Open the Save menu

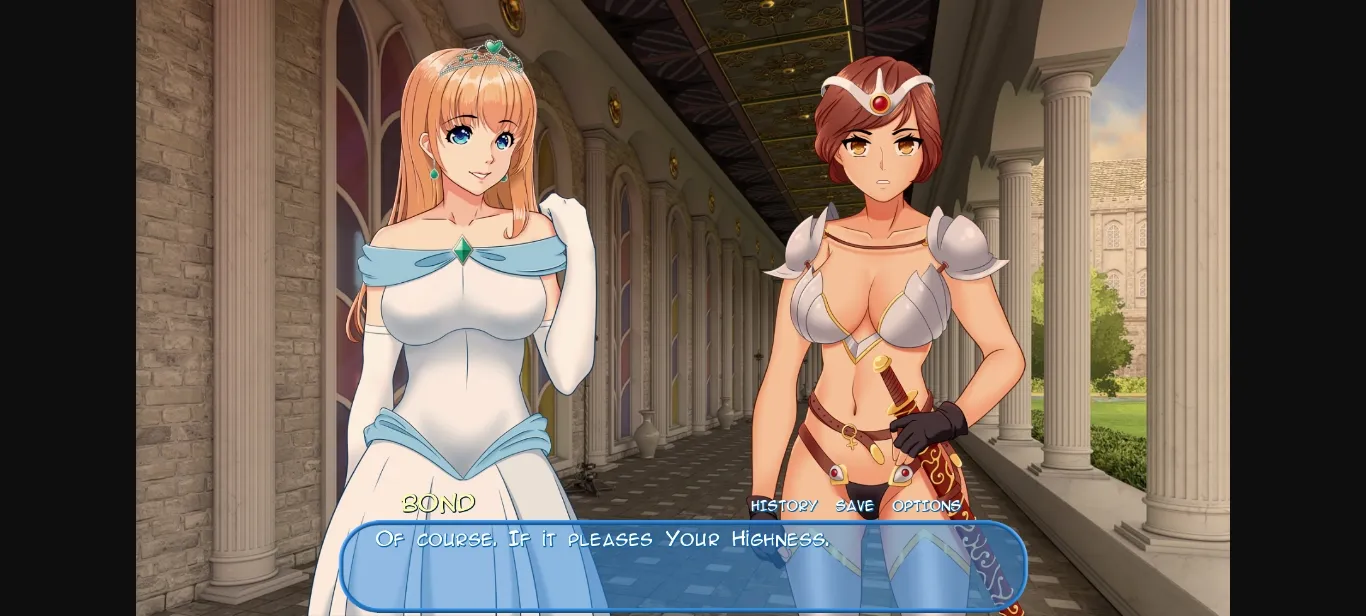click(855, 506)
